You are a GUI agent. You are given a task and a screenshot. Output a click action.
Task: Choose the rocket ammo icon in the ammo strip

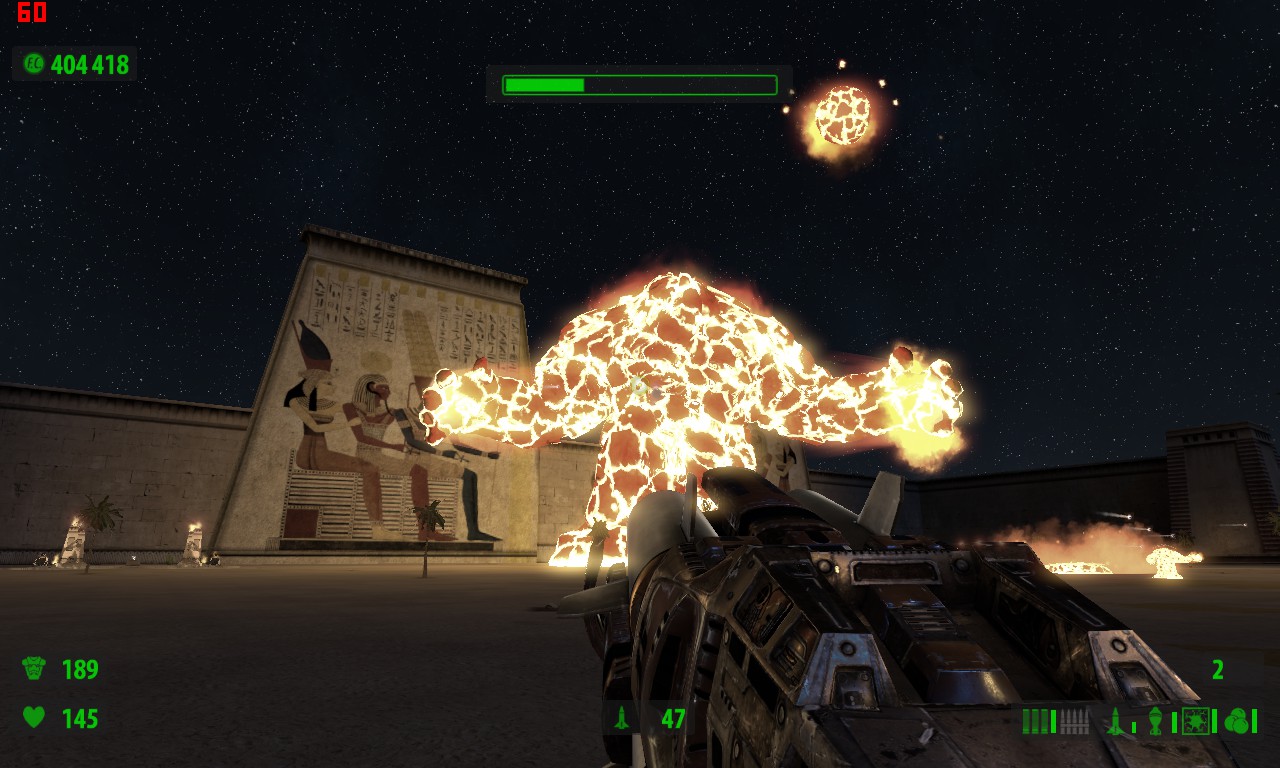(1116, 721)
